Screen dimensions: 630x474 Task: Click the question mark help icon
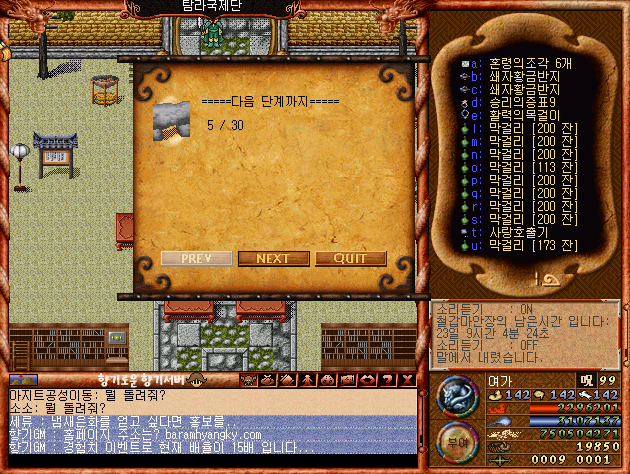tap(389, 380)
